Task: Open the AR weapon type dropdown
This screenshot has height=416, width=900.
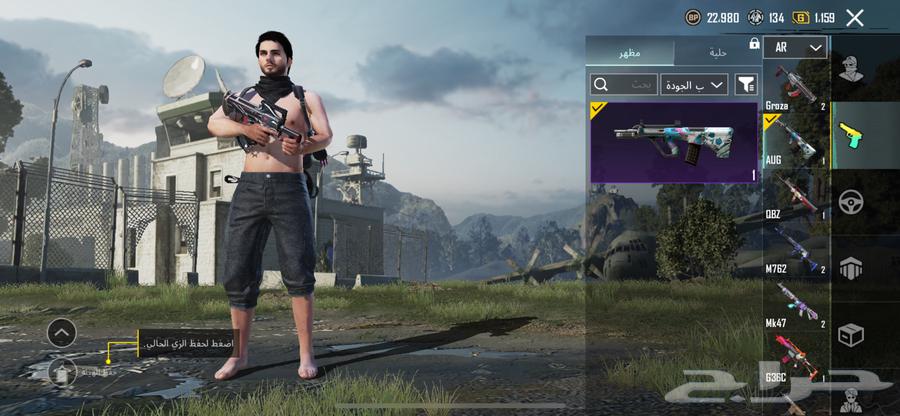Action: coord(795,47)
